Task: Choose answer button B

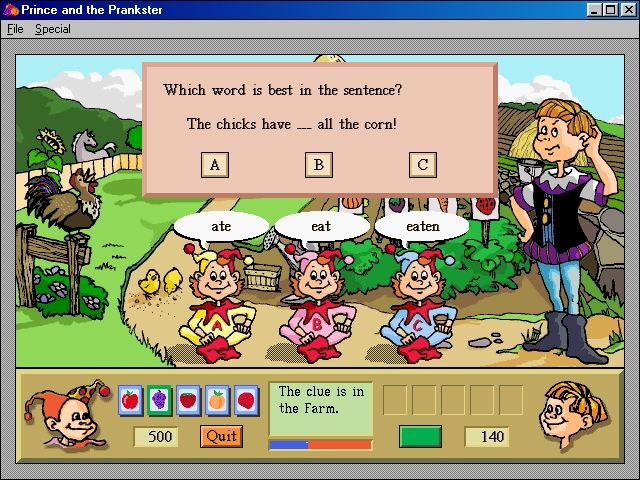Action: (x=319, y=165)
